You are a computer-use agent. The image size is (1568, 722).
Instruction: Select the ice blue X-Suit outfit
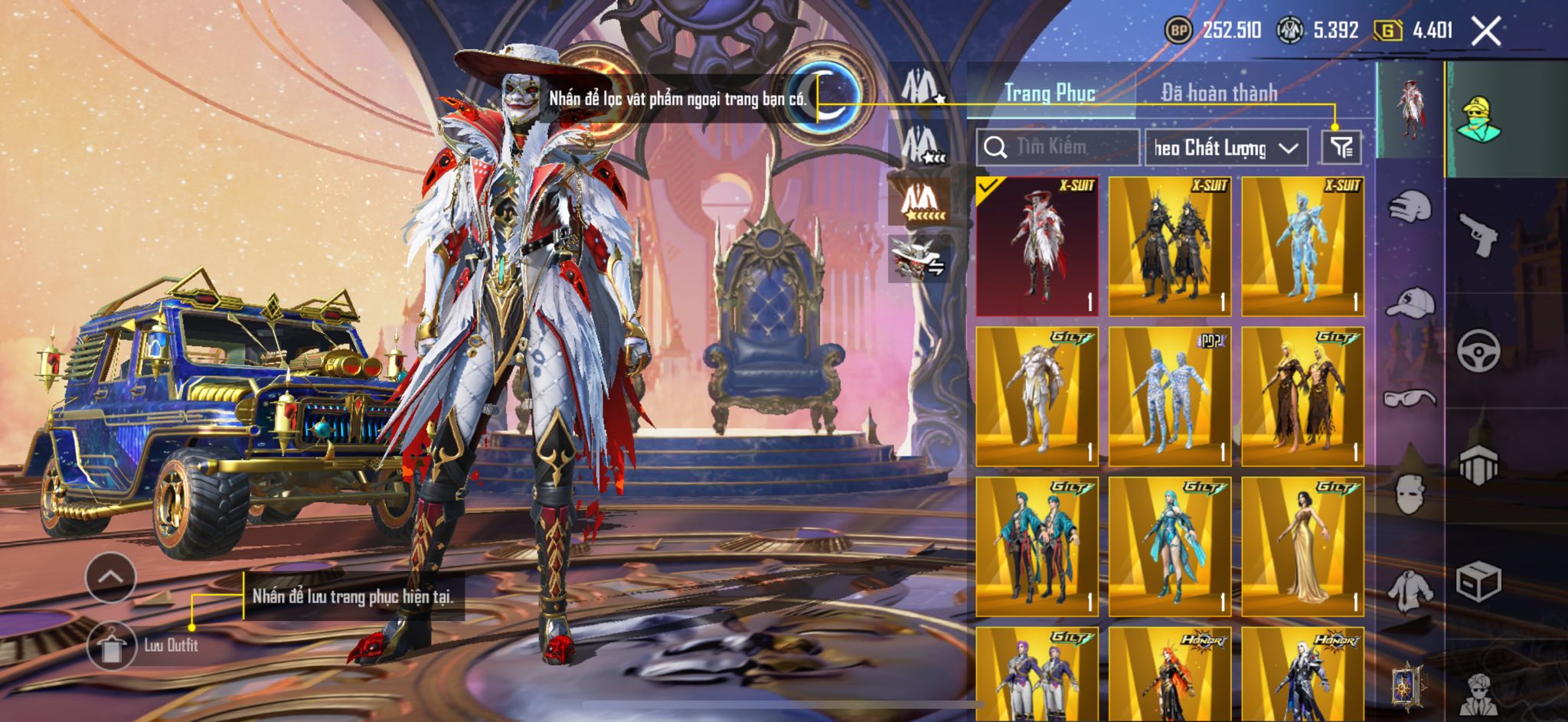coord(1302,247)
